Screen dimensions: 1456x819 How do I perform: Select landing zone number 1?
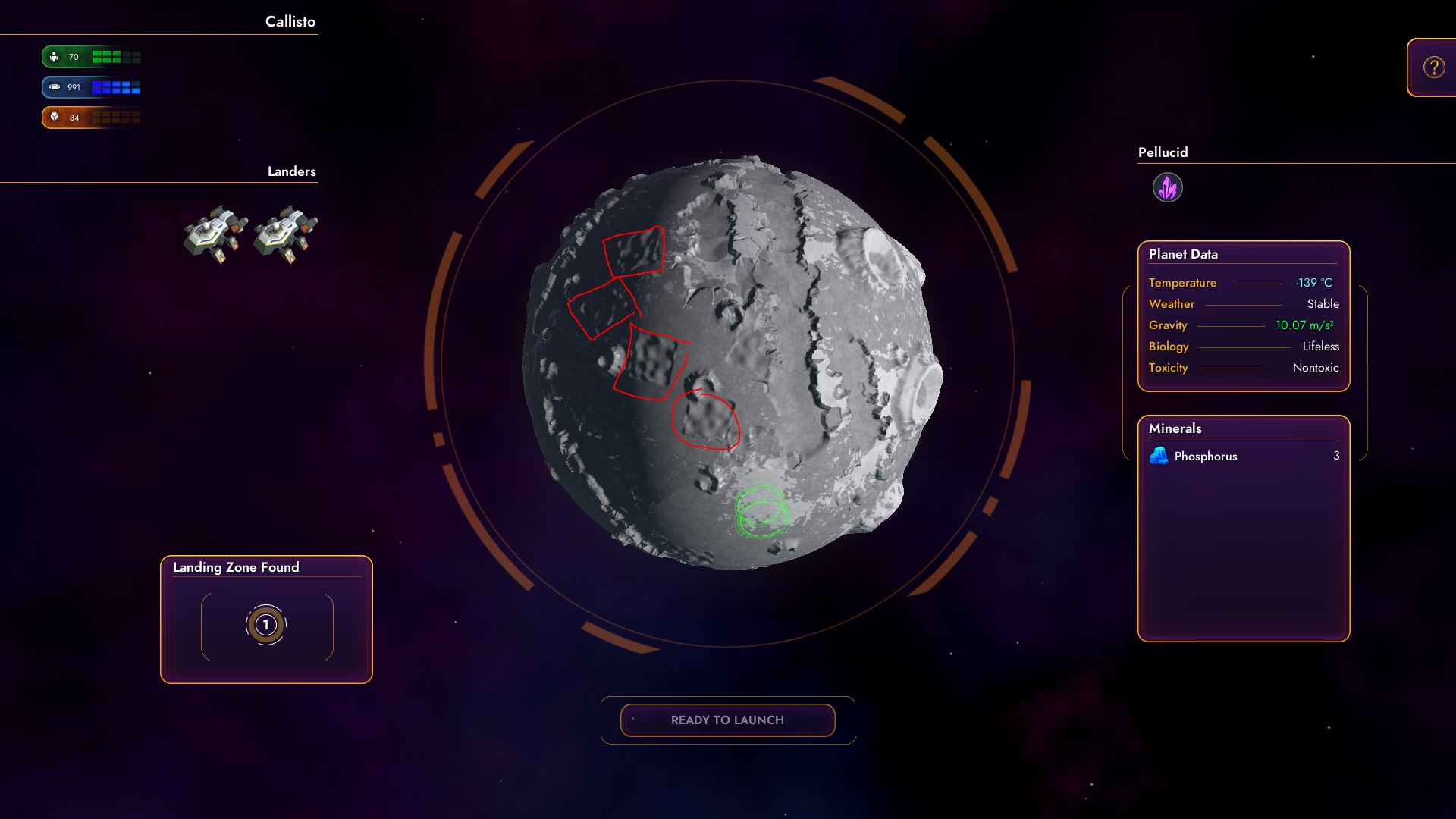[266, 625]
